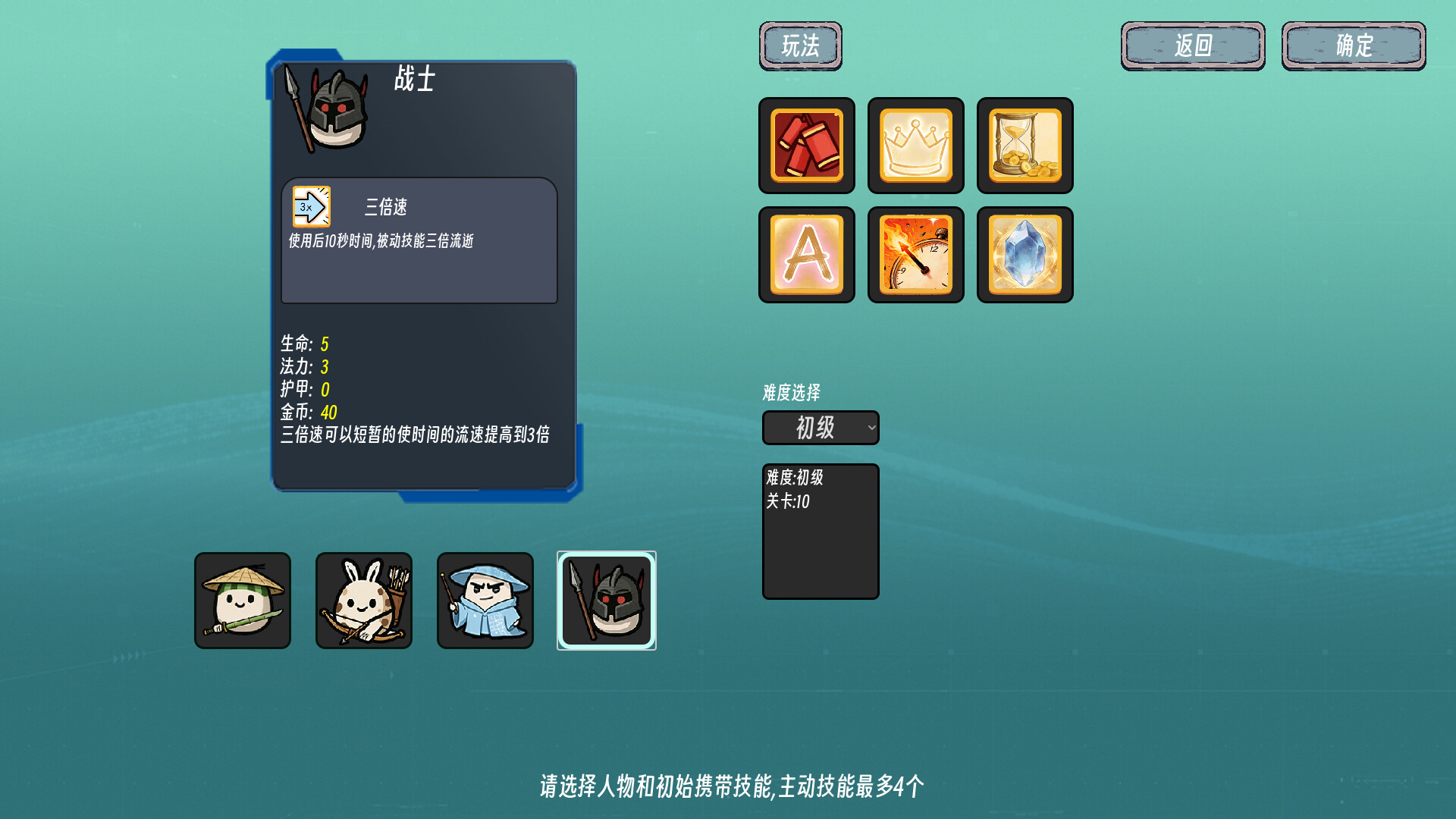Image resolution: width=1456 pixels, height=819 pixels.
Task: Pick the blue crystal skill icon
Action: [x=1025, y=255]
